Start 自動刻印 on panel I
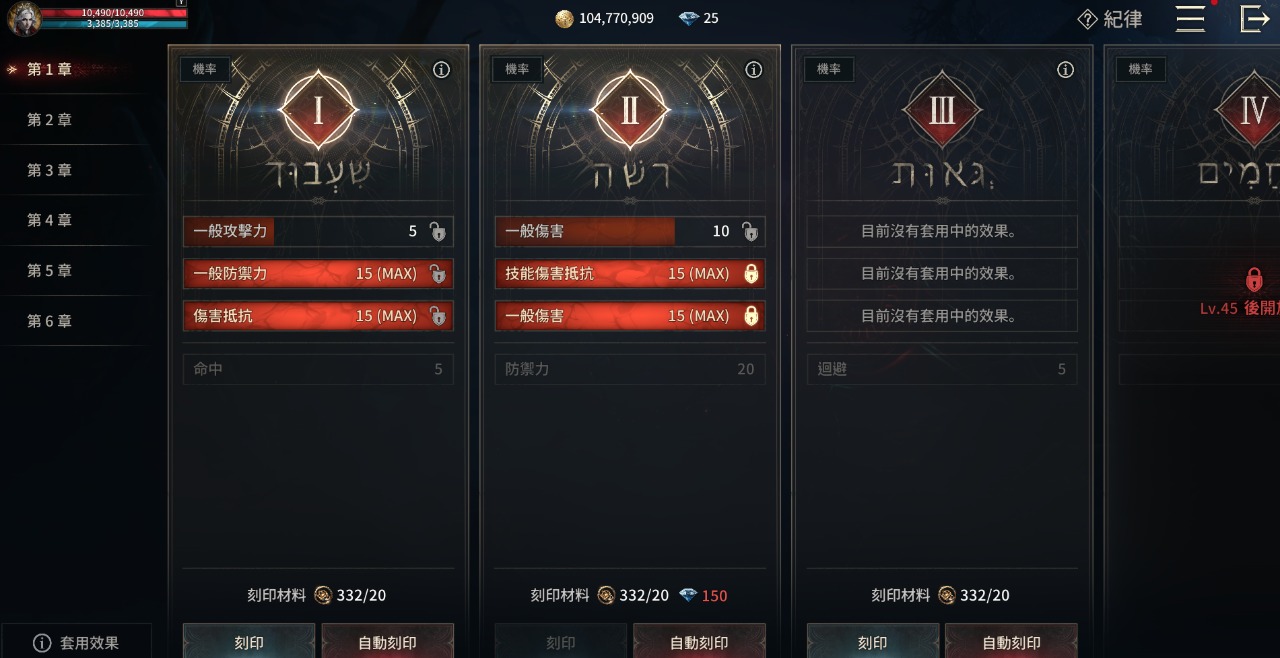The image size is (1280, 658). (387, 642)
